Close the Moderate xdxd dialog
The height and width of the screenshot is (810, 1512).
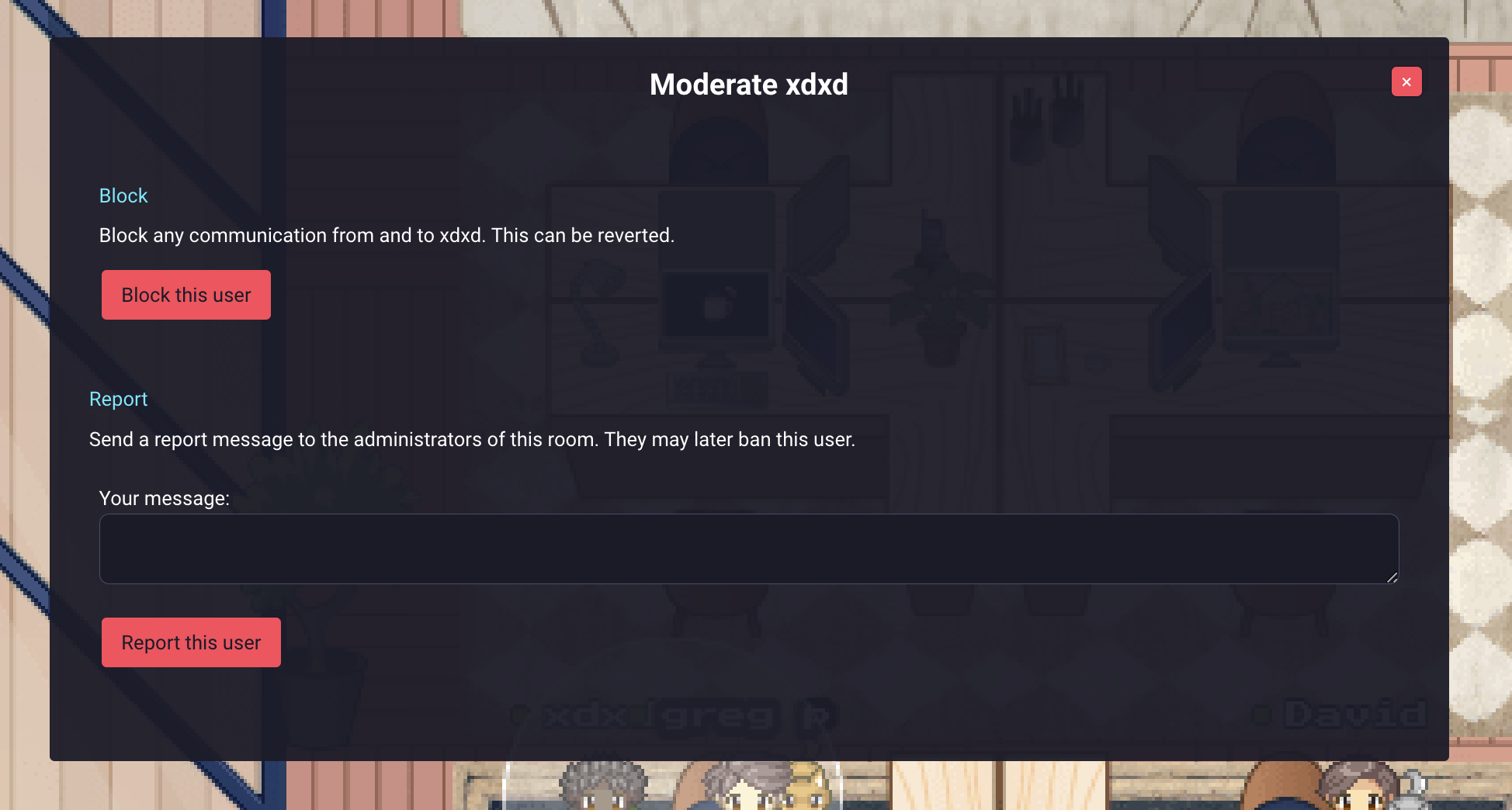1406,81
